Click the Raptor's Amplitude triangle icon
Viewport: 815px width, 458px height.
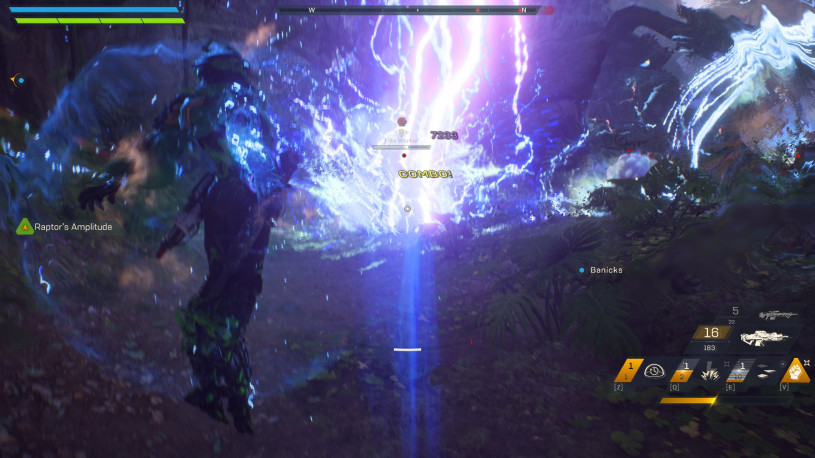pyautogui.click(x=24, y=227)
